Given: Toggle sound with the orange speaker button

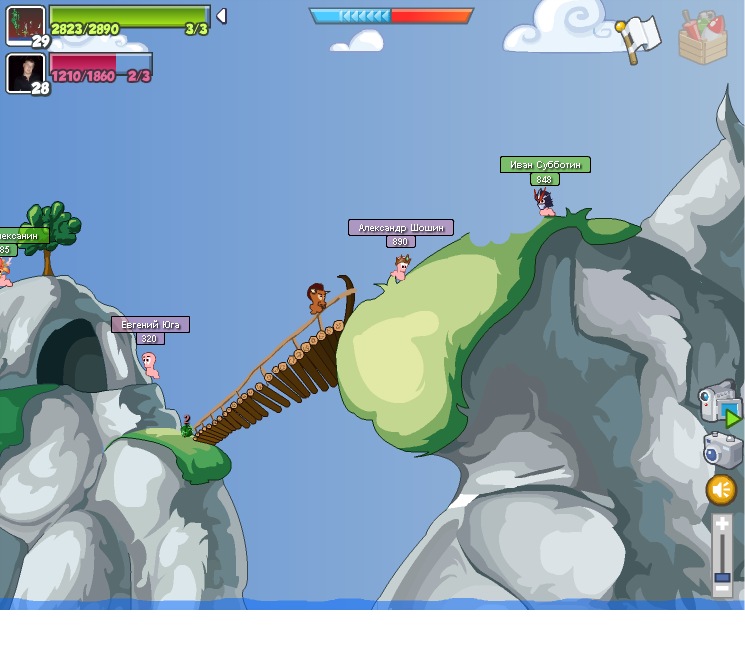Looking at the screenshot, I should (721, 490).
